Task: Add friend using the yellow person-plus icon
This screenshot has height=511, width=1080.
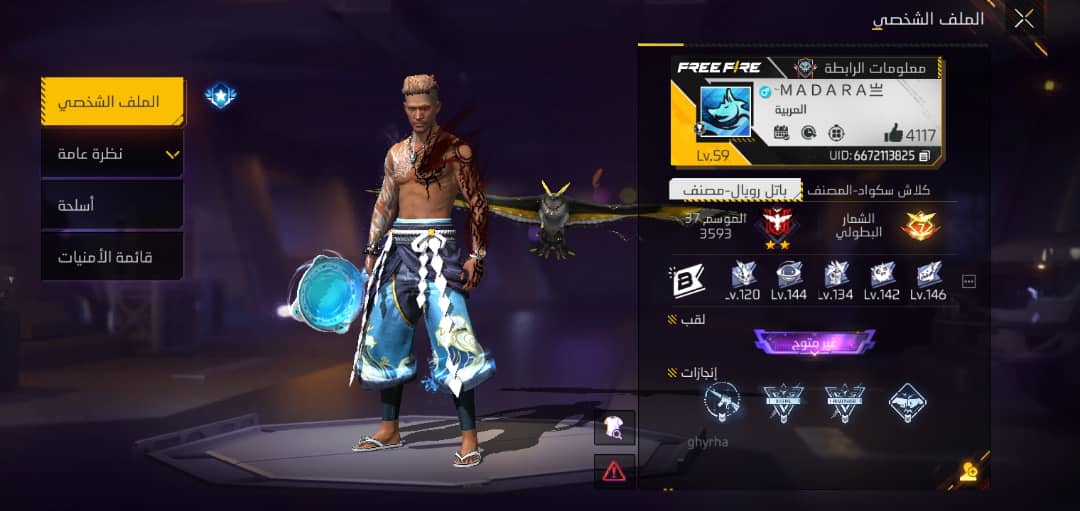Action: [x=967, y=472]
